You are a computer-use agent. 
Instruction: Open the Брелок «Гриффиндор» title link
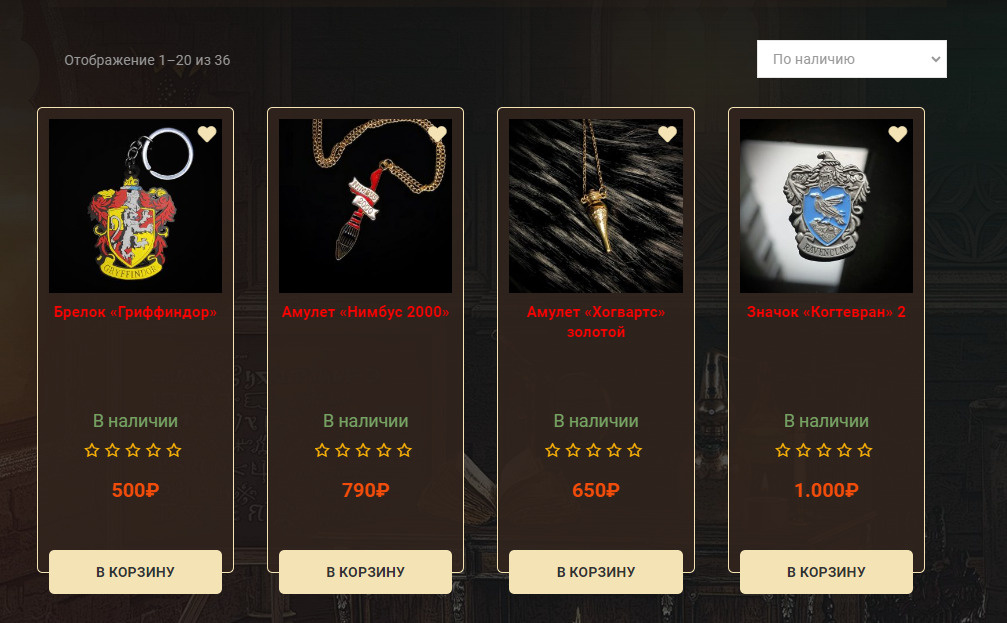[135, 312]
